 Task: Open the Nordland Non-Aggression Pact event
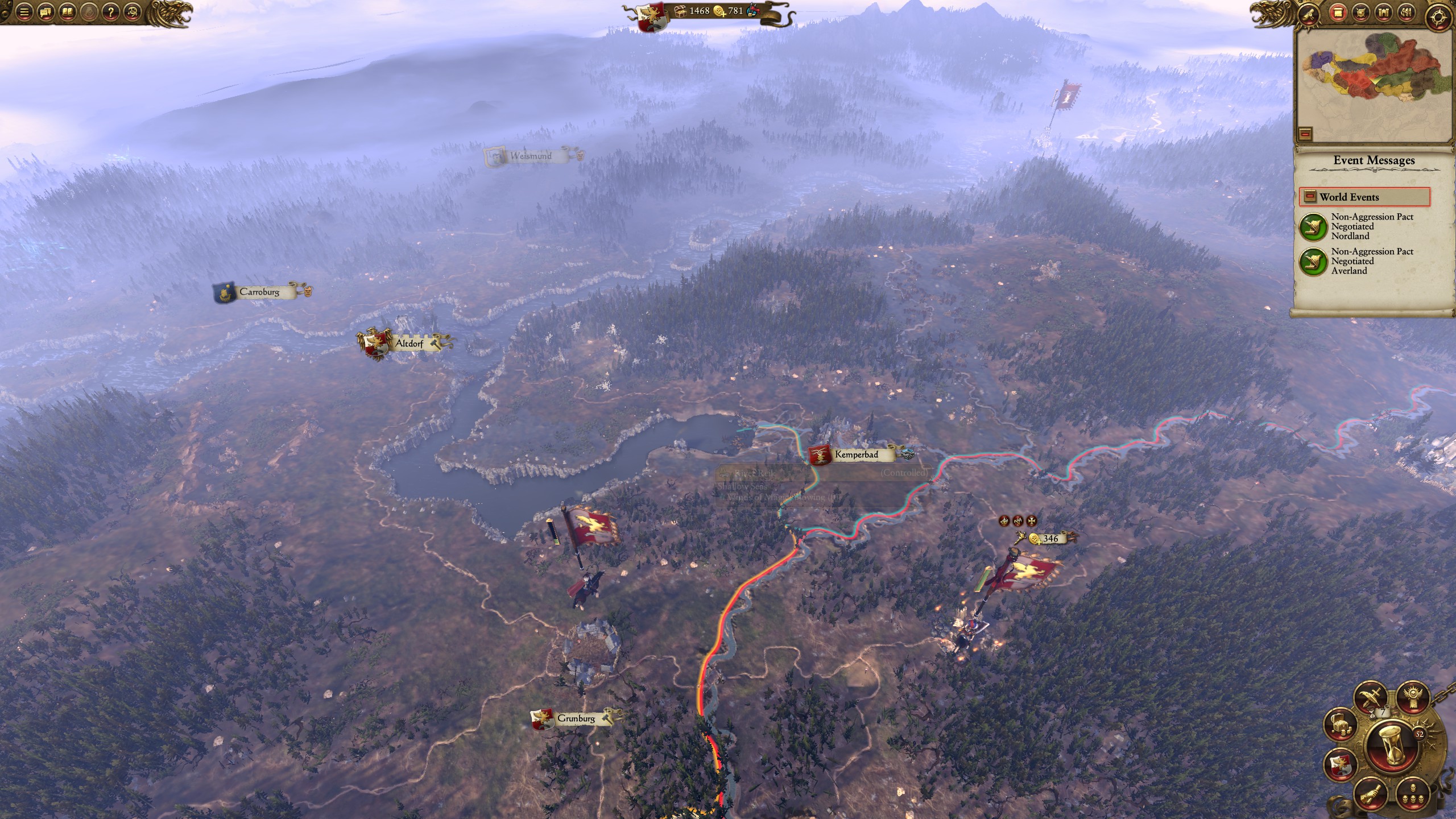click(x=1313, y=226)
